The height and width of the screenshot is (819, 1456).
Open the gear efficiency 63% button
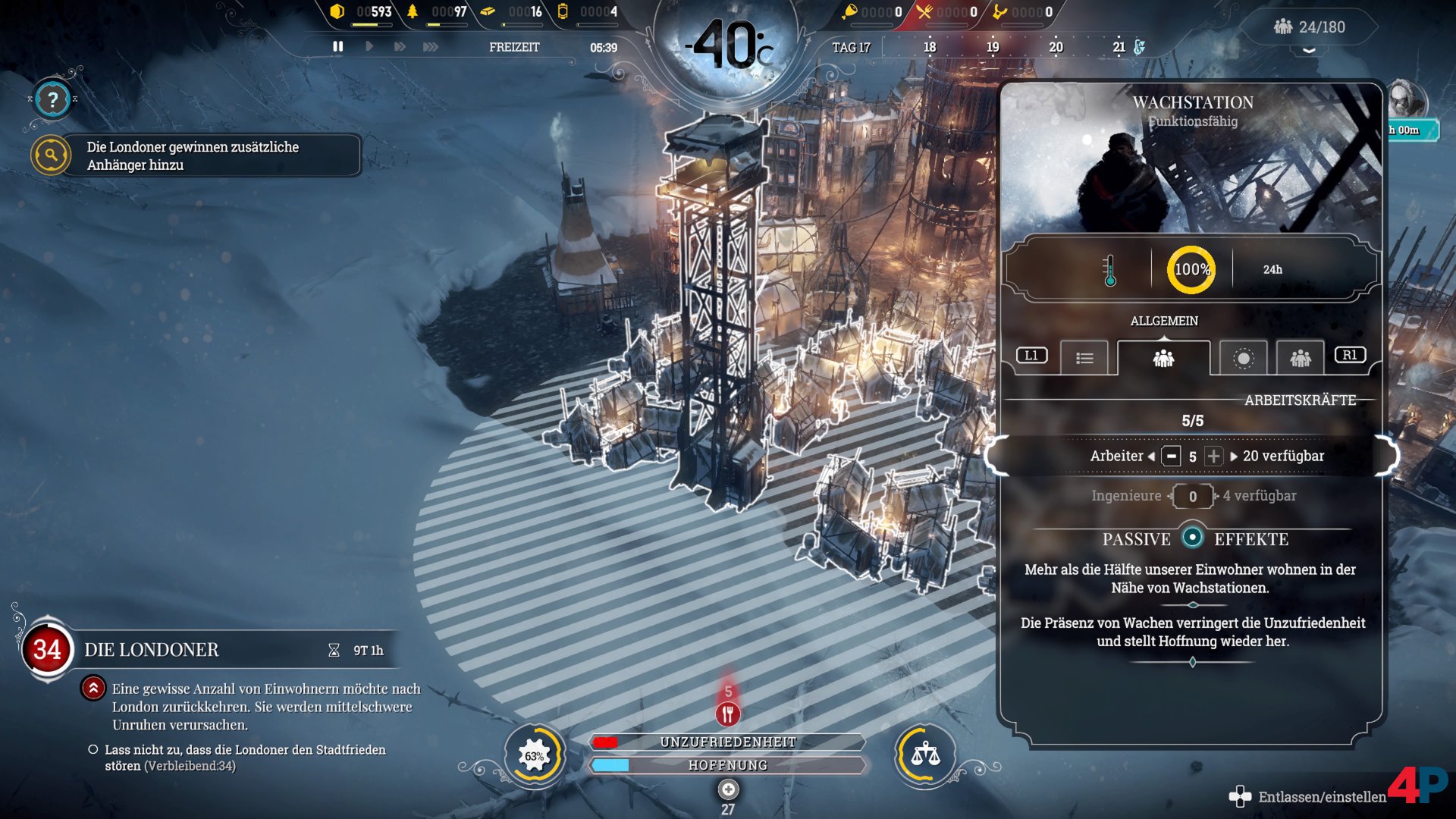click(535, 755)
